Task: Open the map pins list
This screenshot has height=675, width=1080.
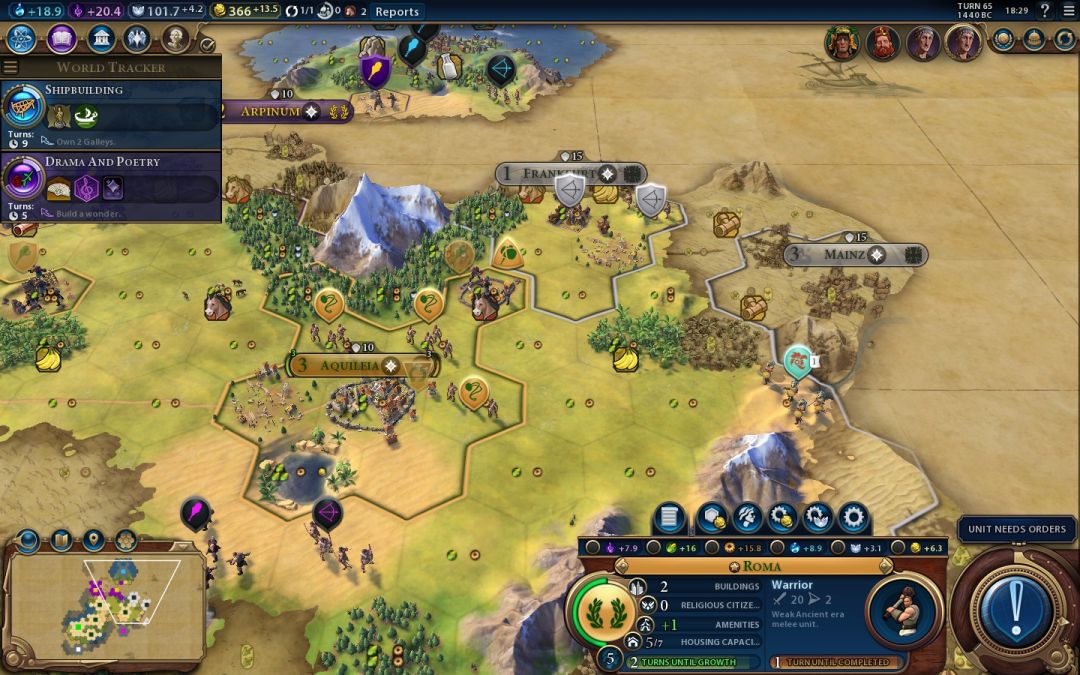Action: pos(93,541)
